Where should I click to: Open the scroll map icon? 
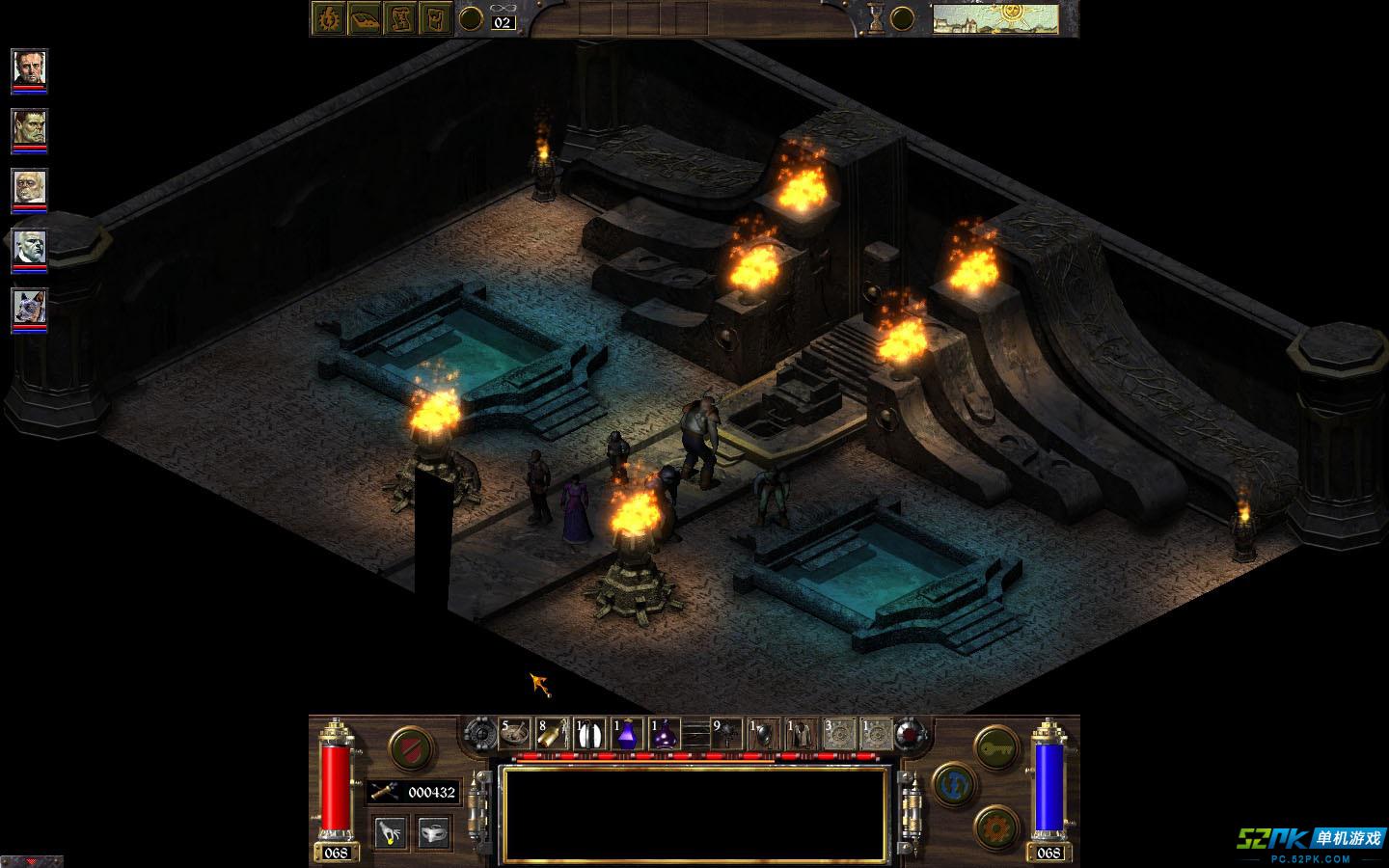click(401, 18)
